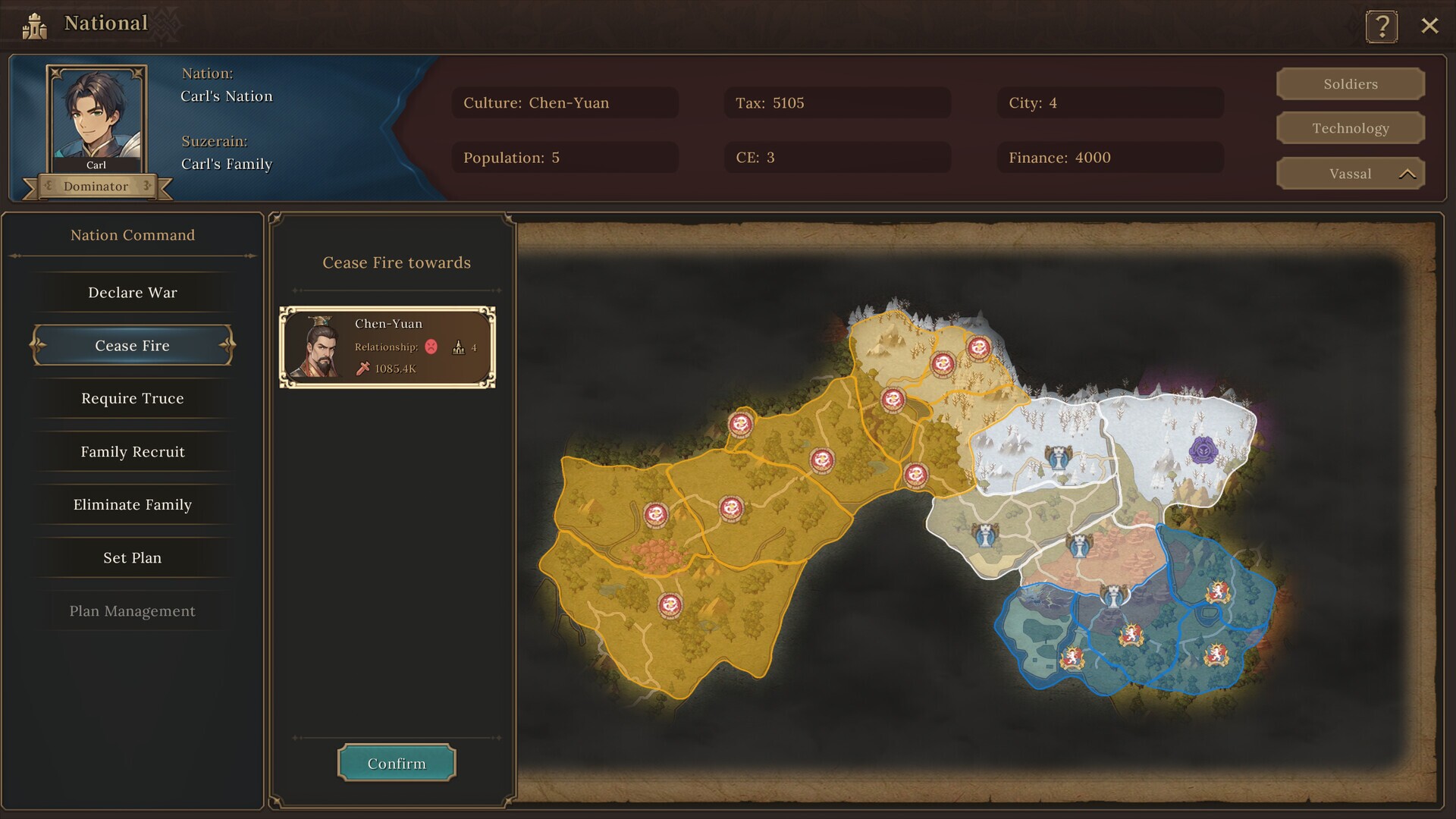This screenshot has height=819, width=1456.
Task: Choose the Require Truce command
Action: [x=132, y=398]
